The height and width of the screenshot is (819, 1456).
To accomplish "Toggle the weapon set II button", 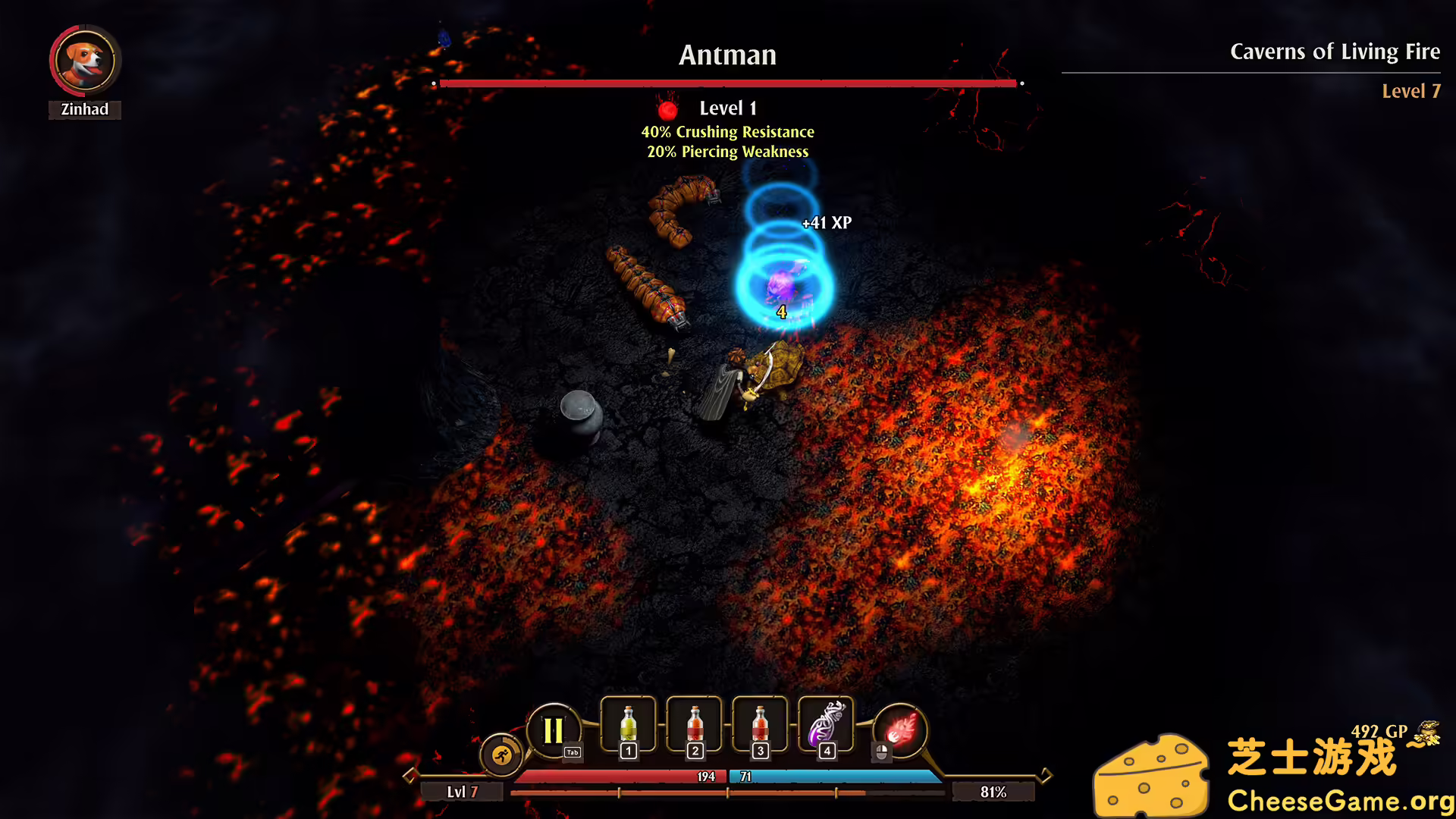I will coord(554,730).
